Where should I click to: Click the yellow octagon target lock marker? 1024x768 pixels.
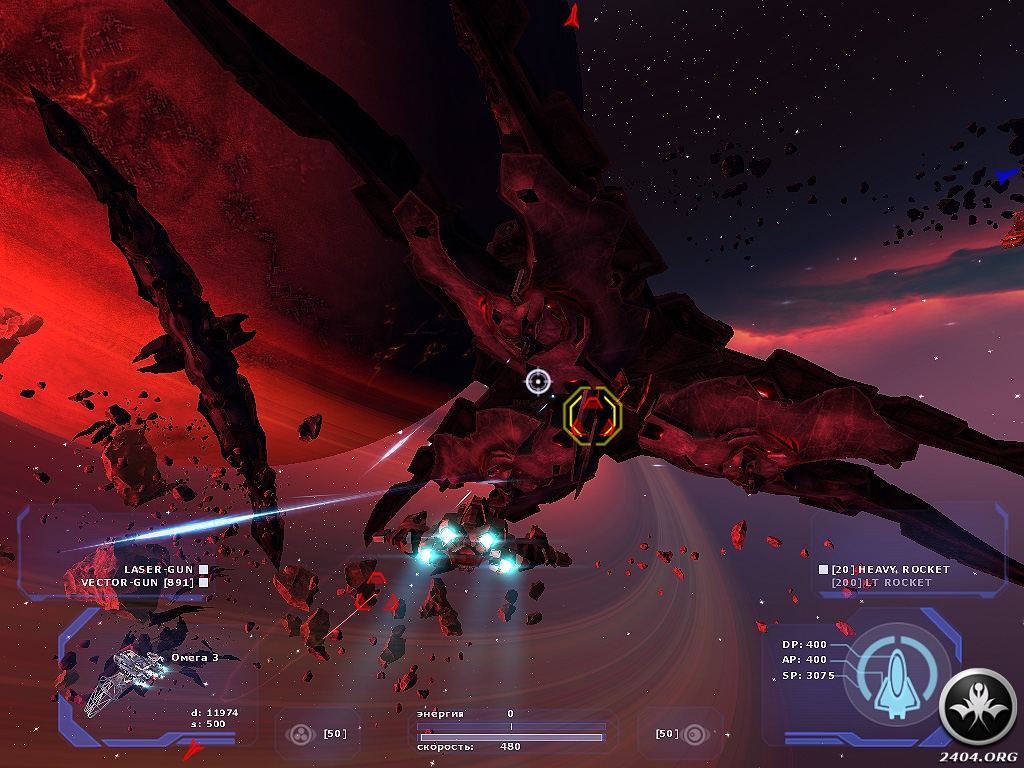(x=592, y=413)
